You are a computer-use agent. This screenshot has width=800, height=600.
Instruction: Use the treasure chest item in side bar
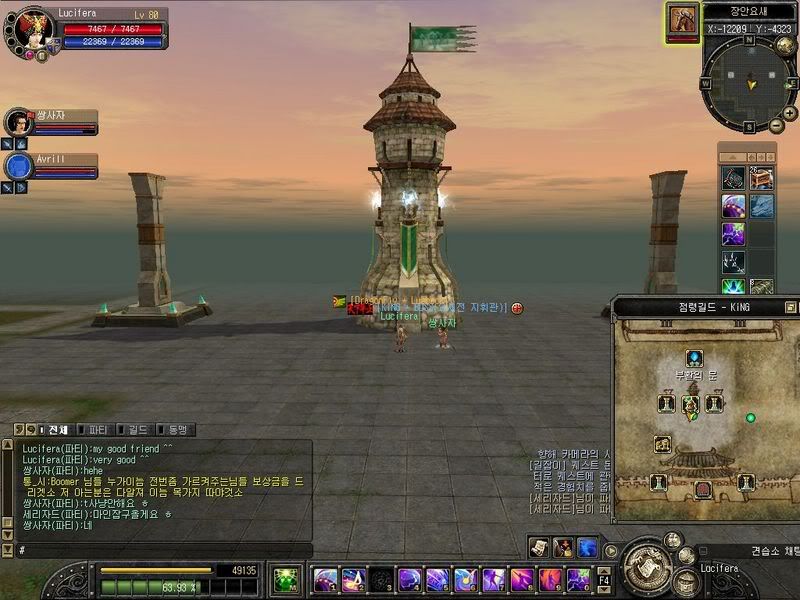[x=762, y=178]
